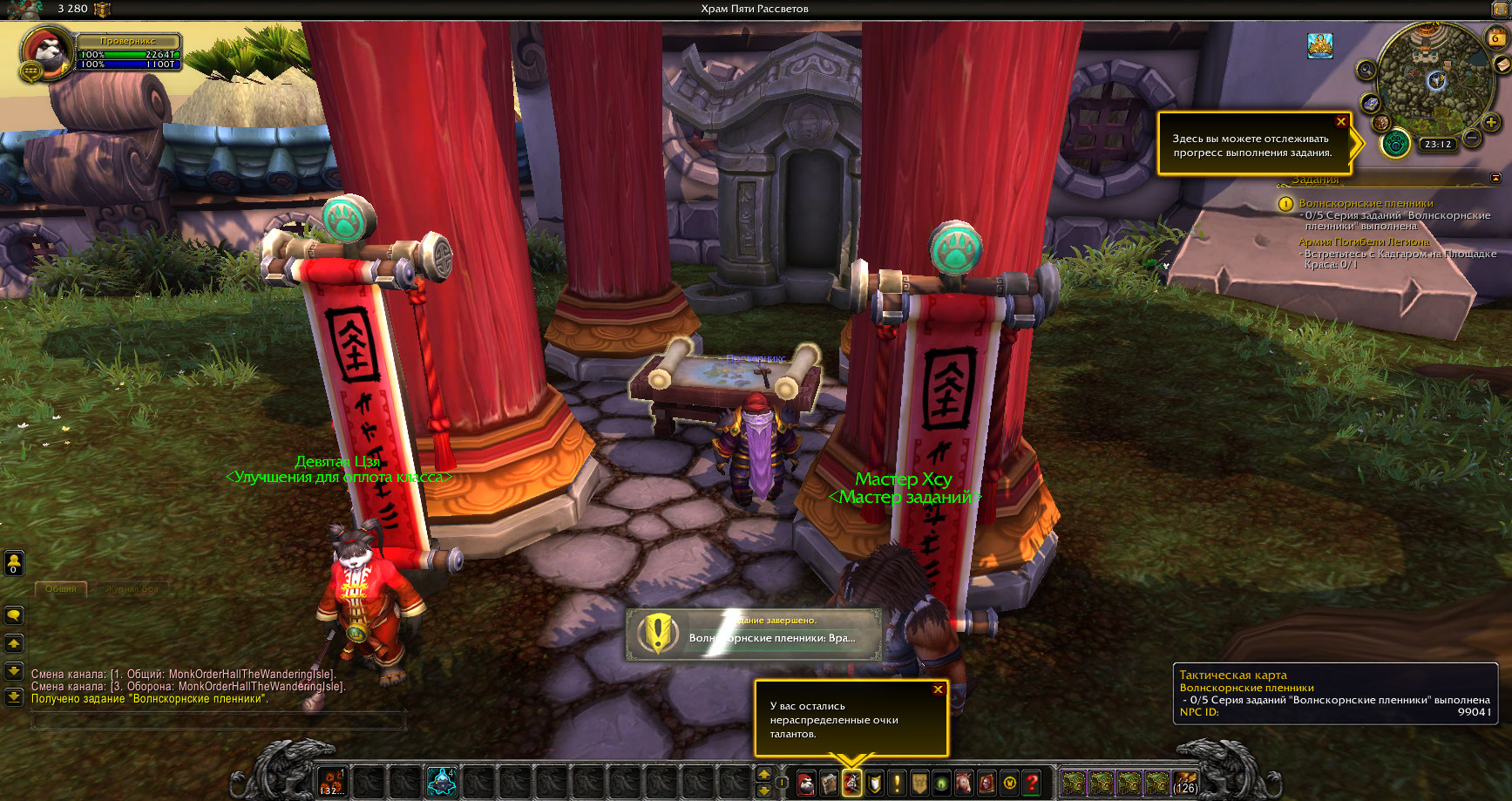This screenshot has width=1512, height=801.
Task: Click the player portrait Проверникс
Action: [45, 53]
